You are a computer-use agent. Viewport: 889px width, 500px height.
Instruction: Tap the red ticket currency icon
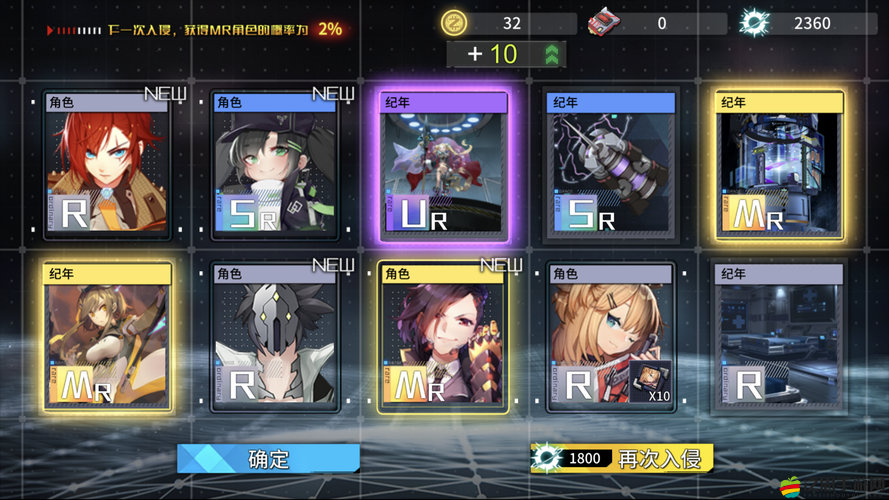pos(603,22)
